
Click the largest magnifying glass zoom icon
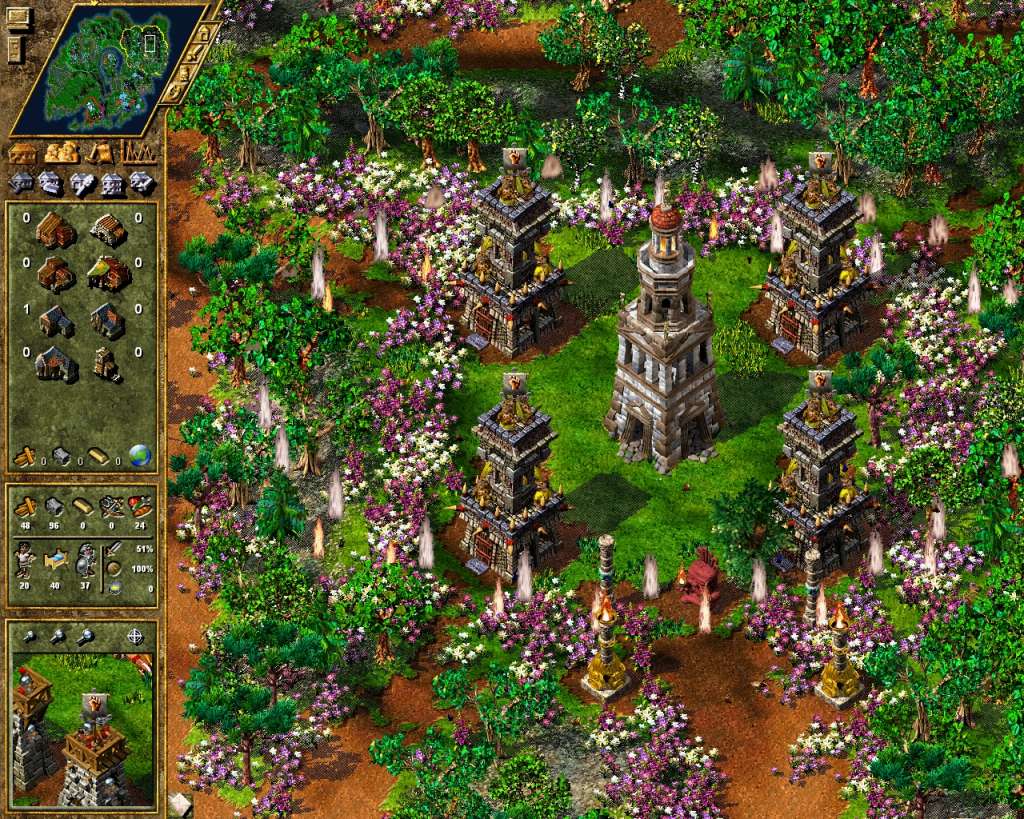click(87, 636)
